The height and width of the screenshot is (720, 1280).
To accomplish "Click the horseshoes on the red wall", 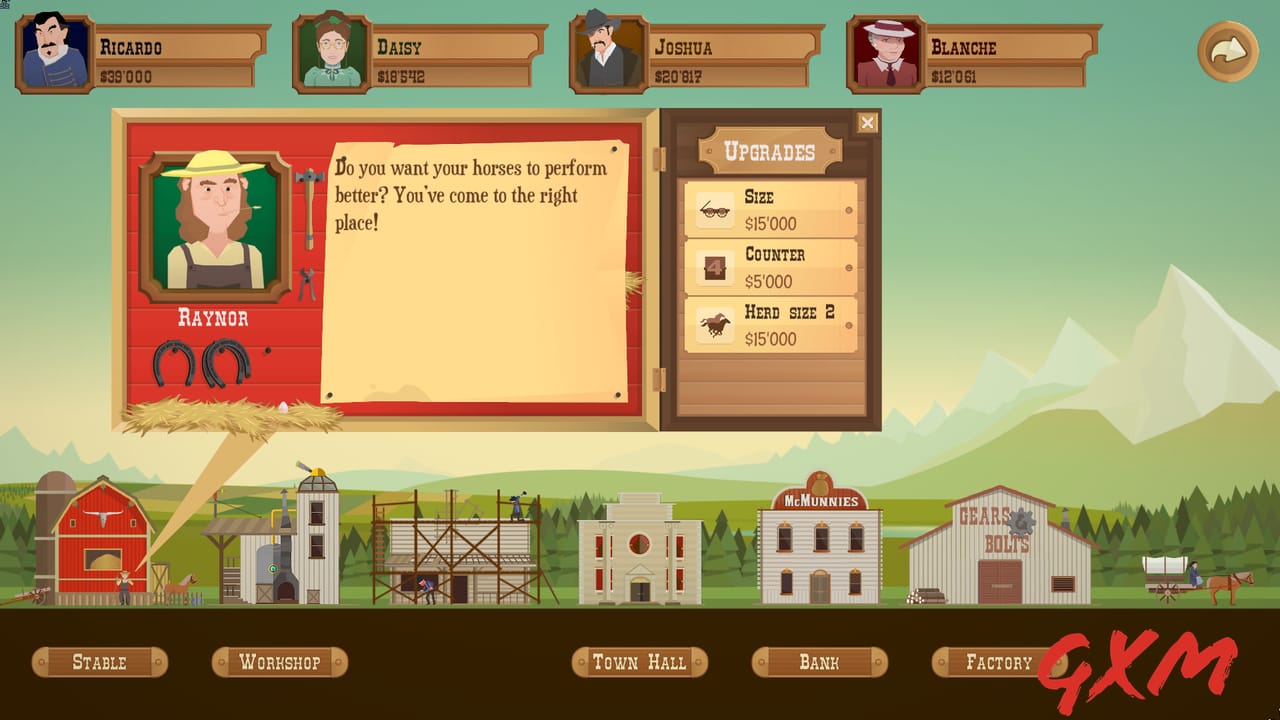I will click(197, 360).
